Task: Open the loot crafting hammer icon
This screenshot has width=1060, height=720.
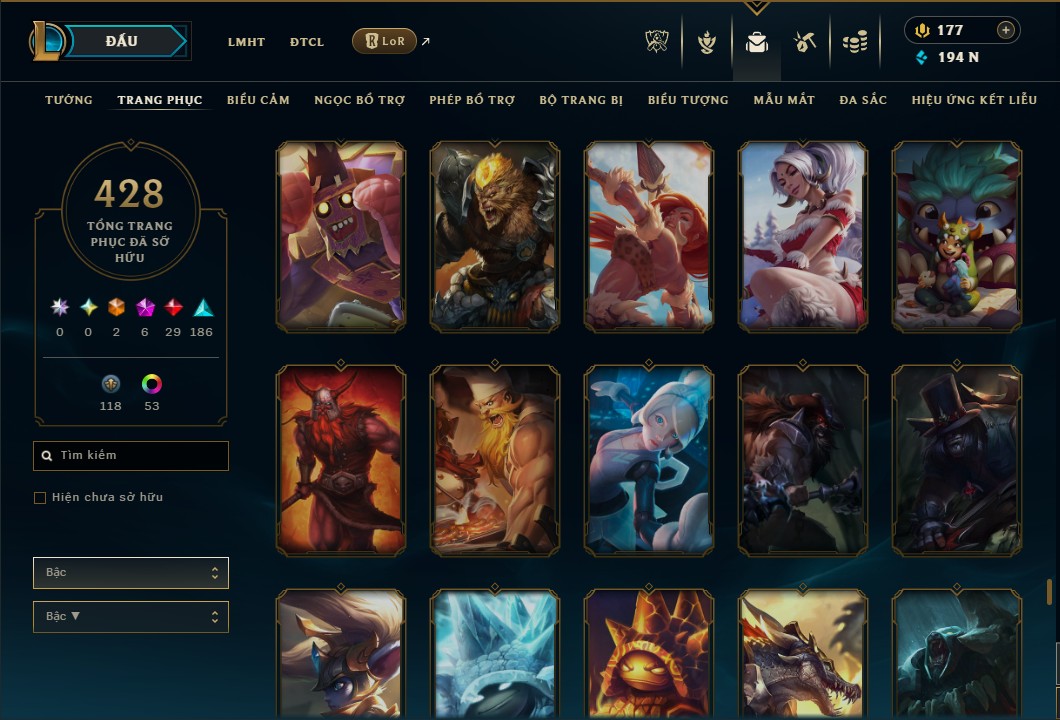Action: pos(805,42)
